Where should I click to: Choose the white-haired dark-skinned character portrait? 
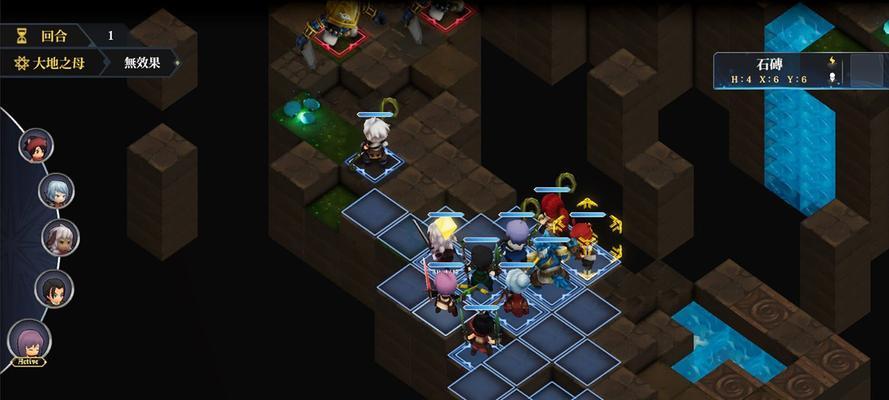pyautogui.click(x=59, y=238)
